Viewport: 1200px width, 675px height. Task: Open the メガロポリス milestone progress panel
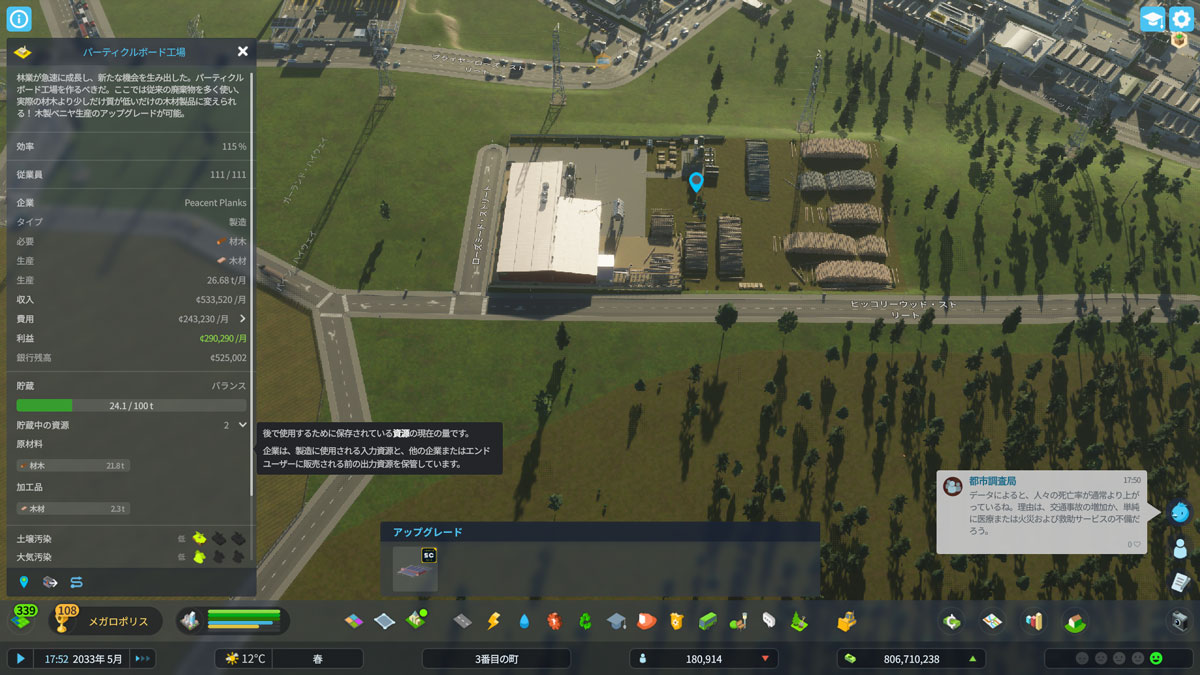(x=111, y=621)
